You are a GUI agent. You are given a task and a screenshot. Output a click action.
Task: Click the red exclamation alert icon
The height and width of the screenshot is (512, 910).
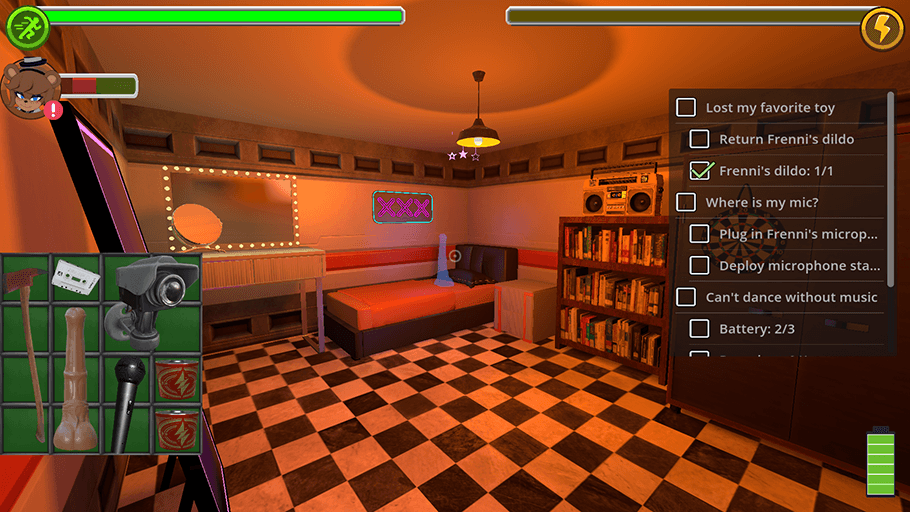[x=53, y=109]
